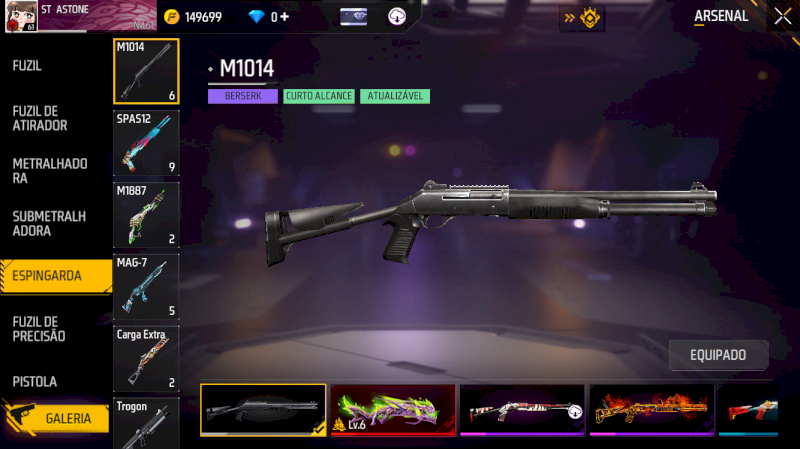This screenshot has width=800, height=449.
Task: Pick the Carga Extra weapon
Action: pyautogui.click(x=146, y=358)
